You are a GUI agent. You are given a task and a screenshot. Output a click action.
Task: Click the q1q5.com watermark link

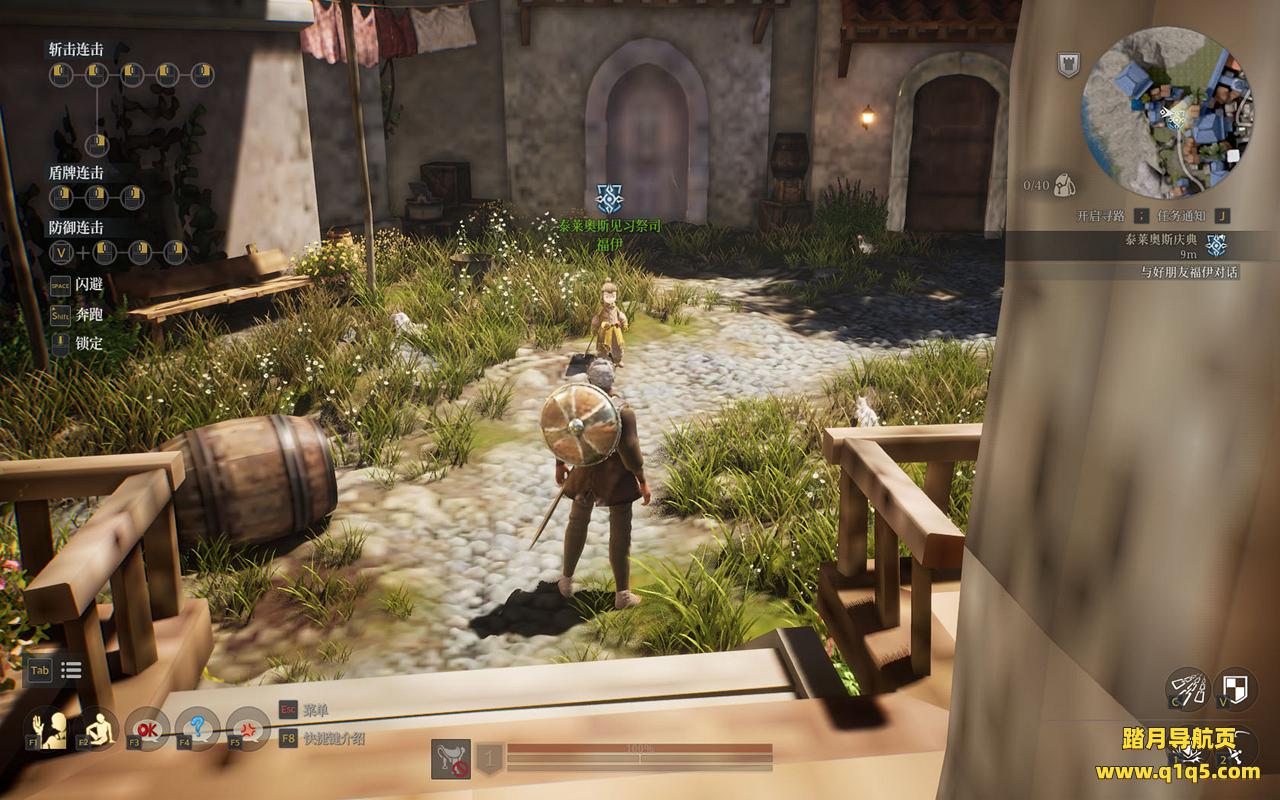1178,771
